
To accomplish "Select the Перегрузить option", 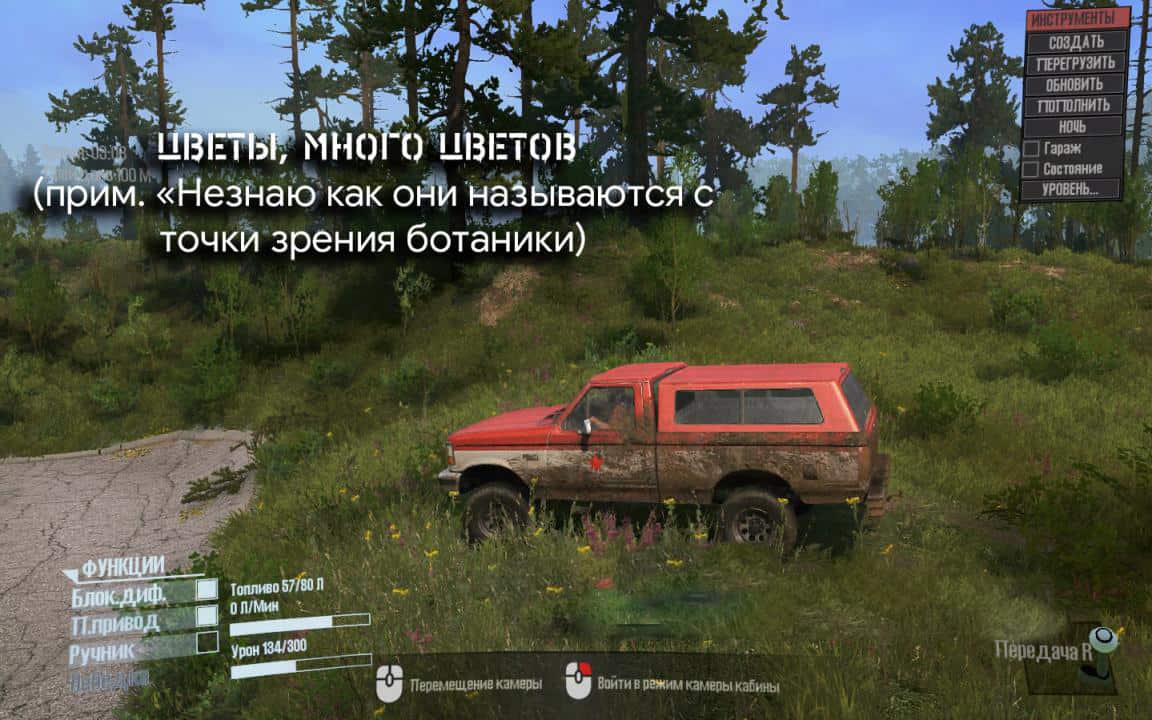I will pos(1077,63).
